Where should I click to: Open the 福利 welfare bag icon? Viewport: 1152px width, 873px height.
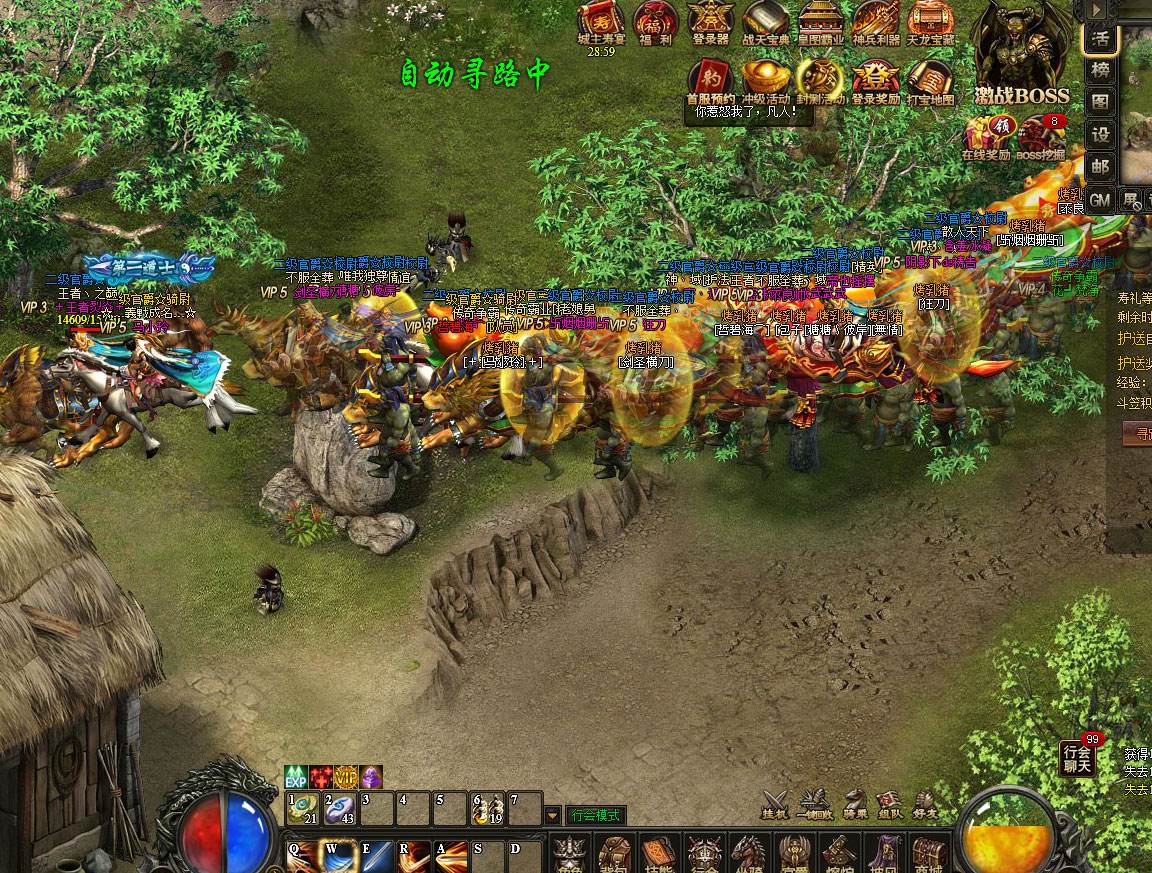coord(655,21)
